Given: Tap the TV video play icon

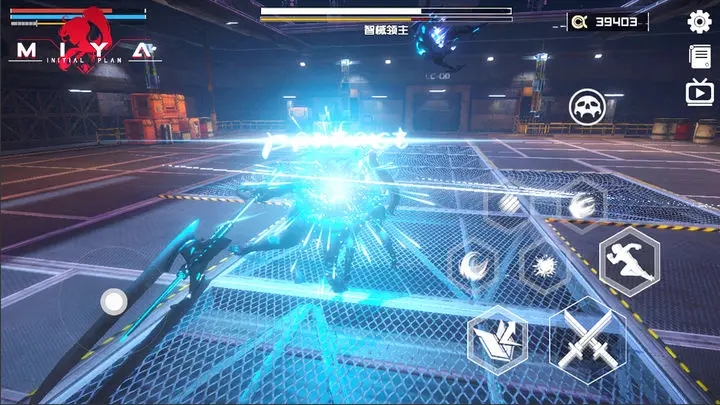Looking at the screenshot, I should 699,92.
